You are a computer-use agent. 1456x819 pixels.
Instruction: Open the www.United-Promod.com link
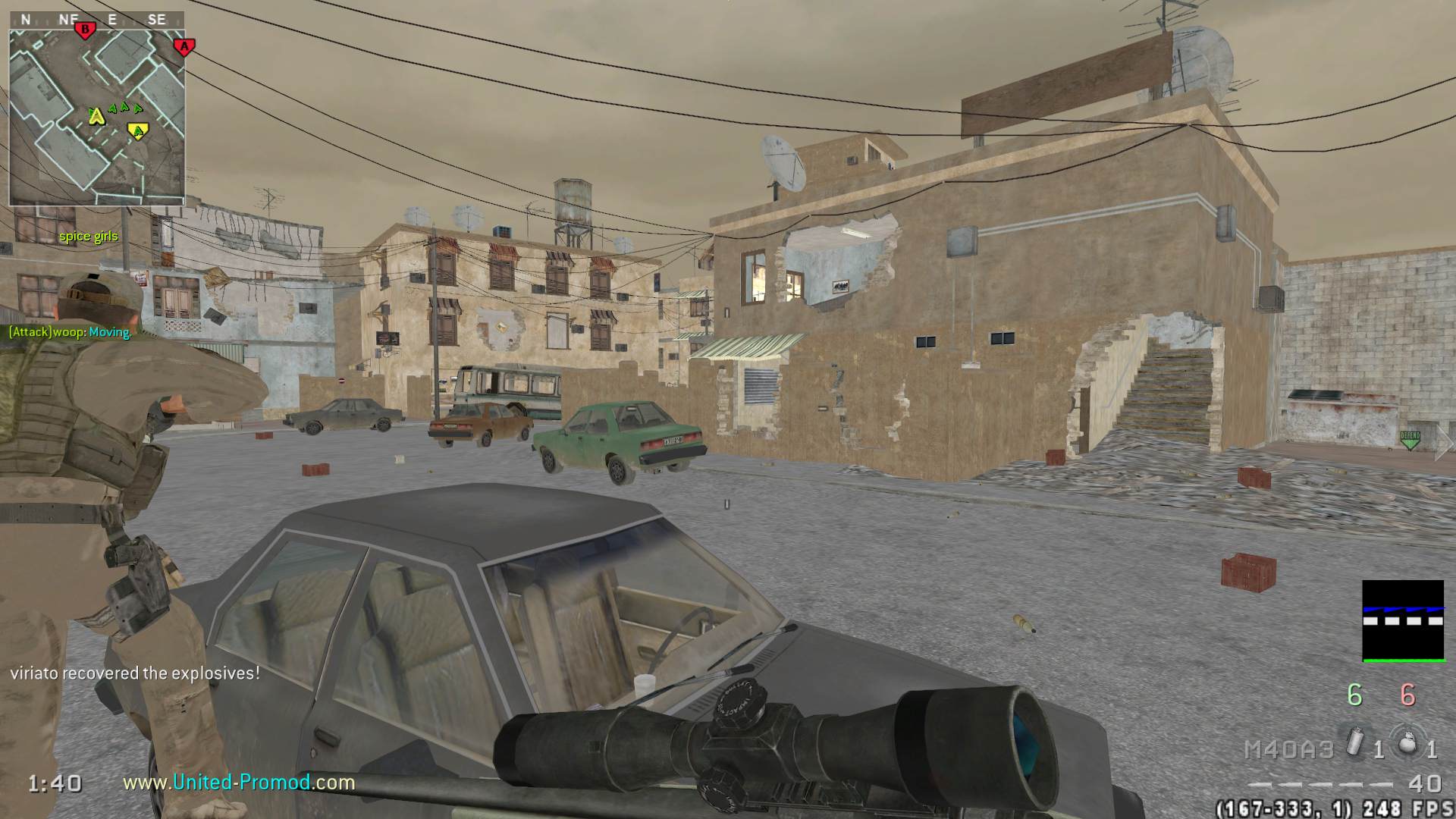click(239, 782)
